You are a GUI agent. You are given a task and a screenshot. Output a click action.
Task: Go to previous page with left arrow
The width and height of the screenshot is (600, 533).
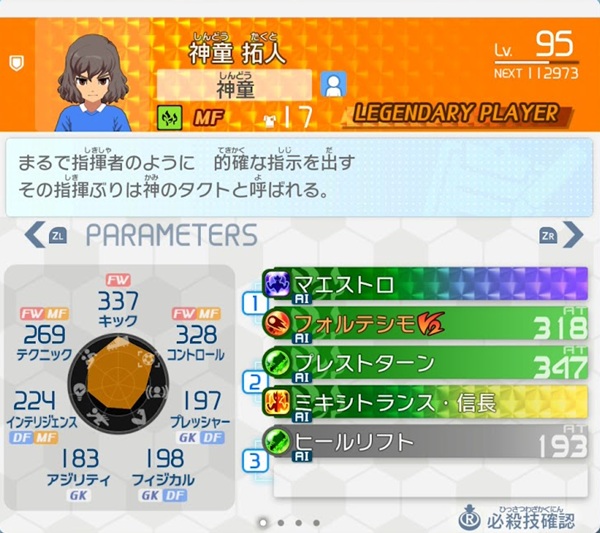click(x=35, y=235)
